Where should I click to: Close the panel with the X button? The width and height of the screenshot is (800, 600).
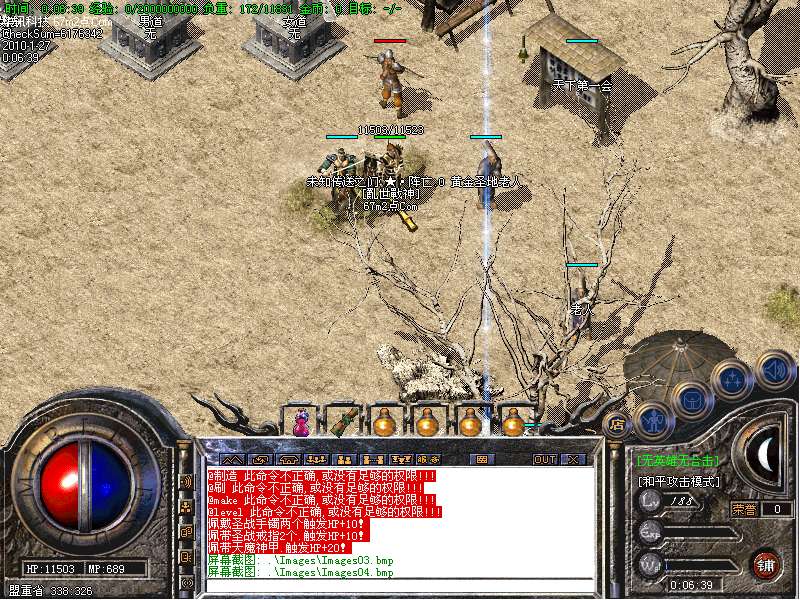click(573, 460)
